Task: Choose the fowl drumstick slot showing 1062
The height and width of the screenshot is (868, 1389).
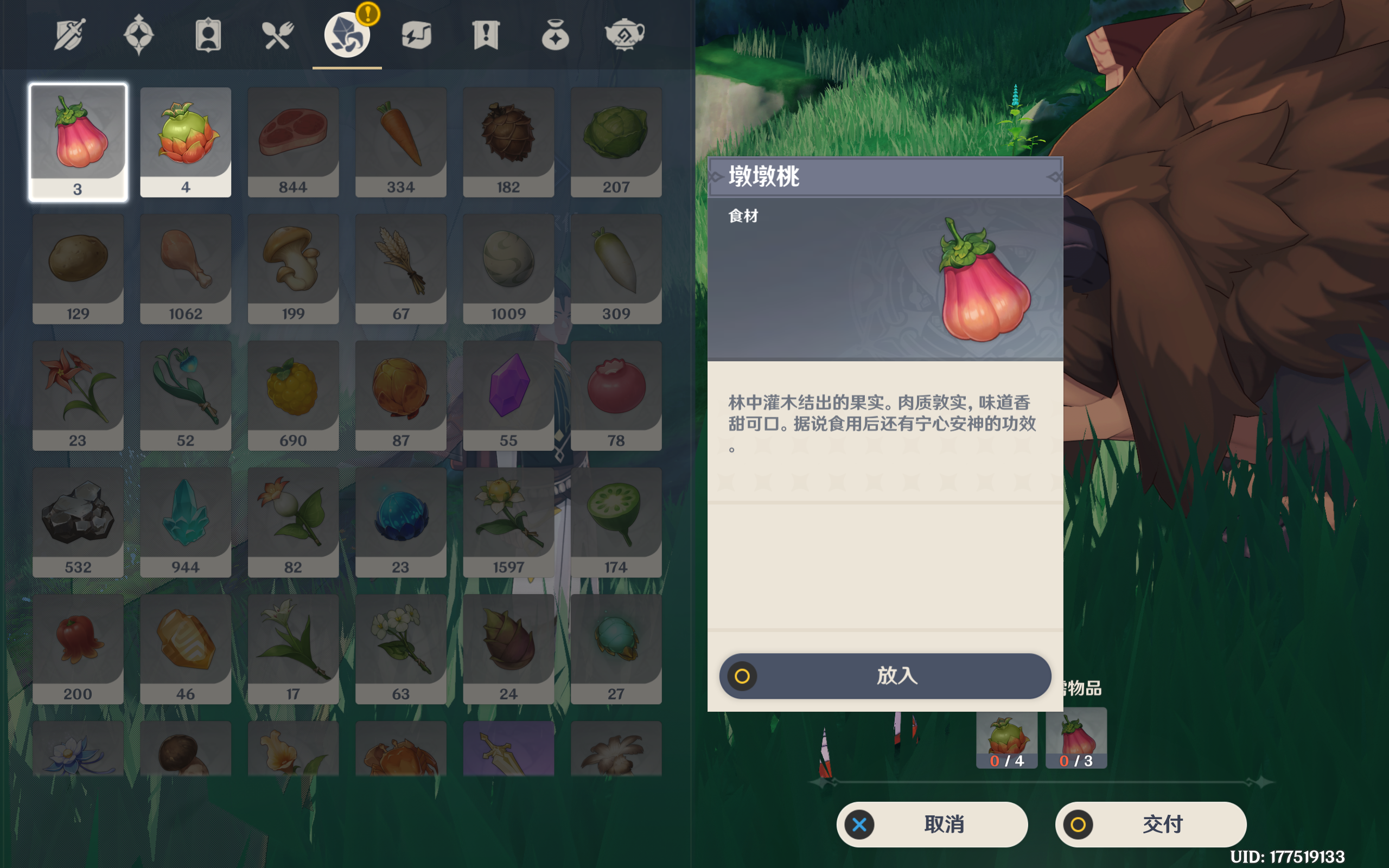Action: 186,269
